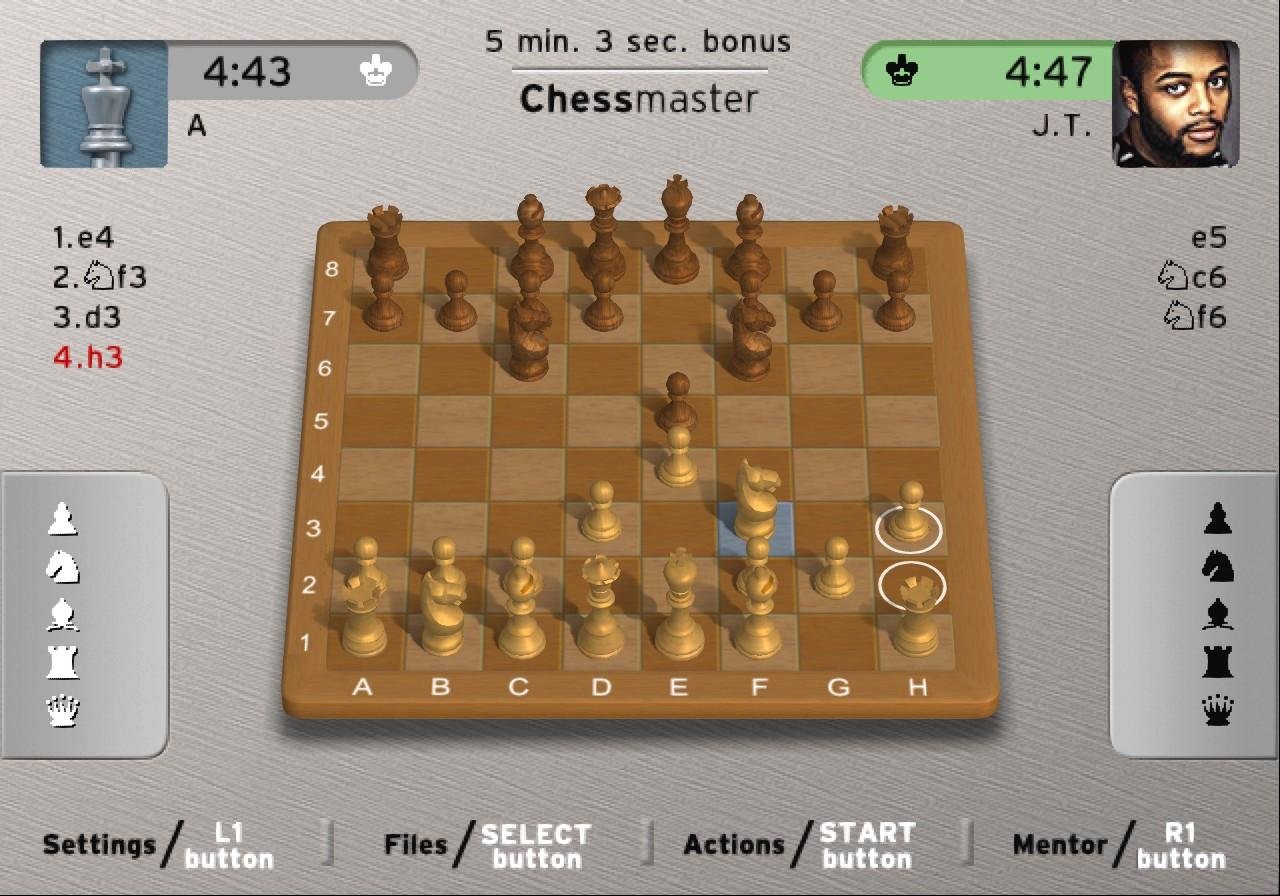Select the white queen icon in left panel
The width and height of the screenshot is (1280, 896).
[x=62, y=709]
